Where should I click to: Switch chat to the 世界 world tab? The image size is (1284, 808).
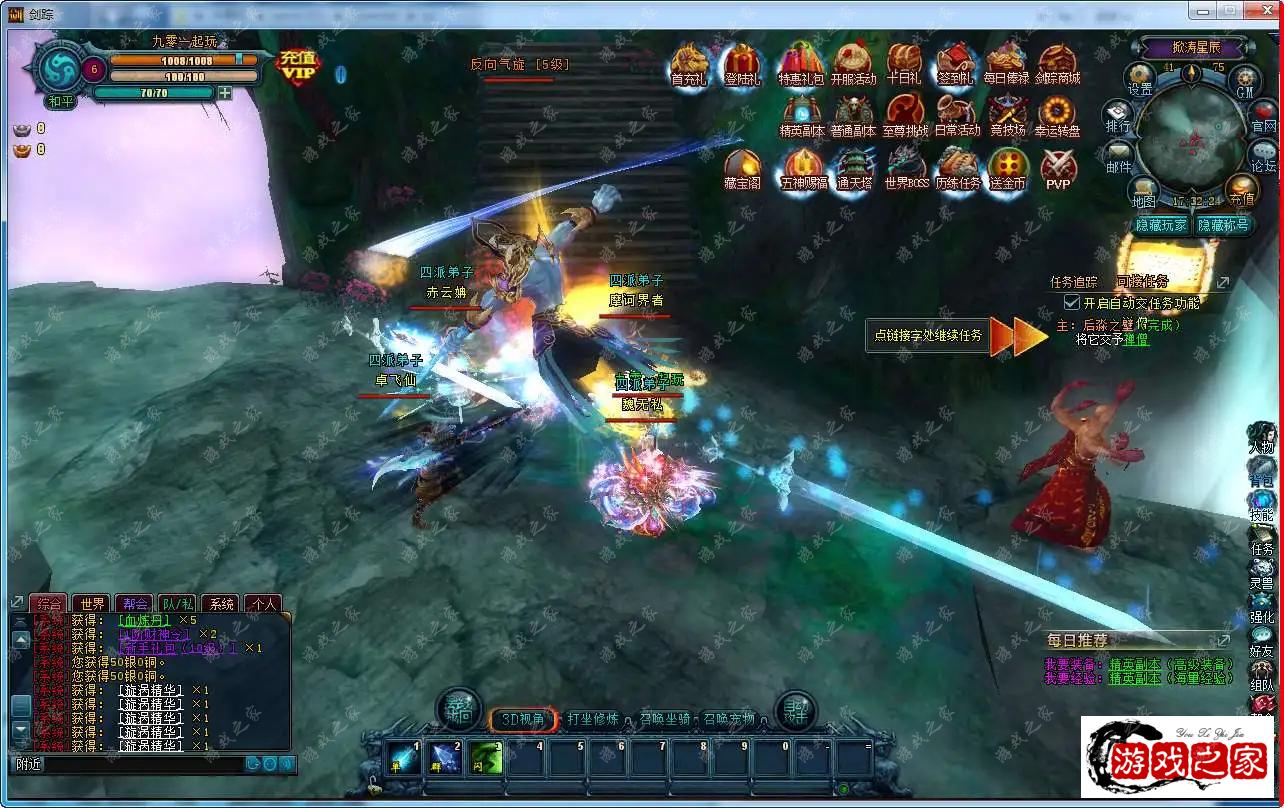pyautogui.click(x=93, y=603)
